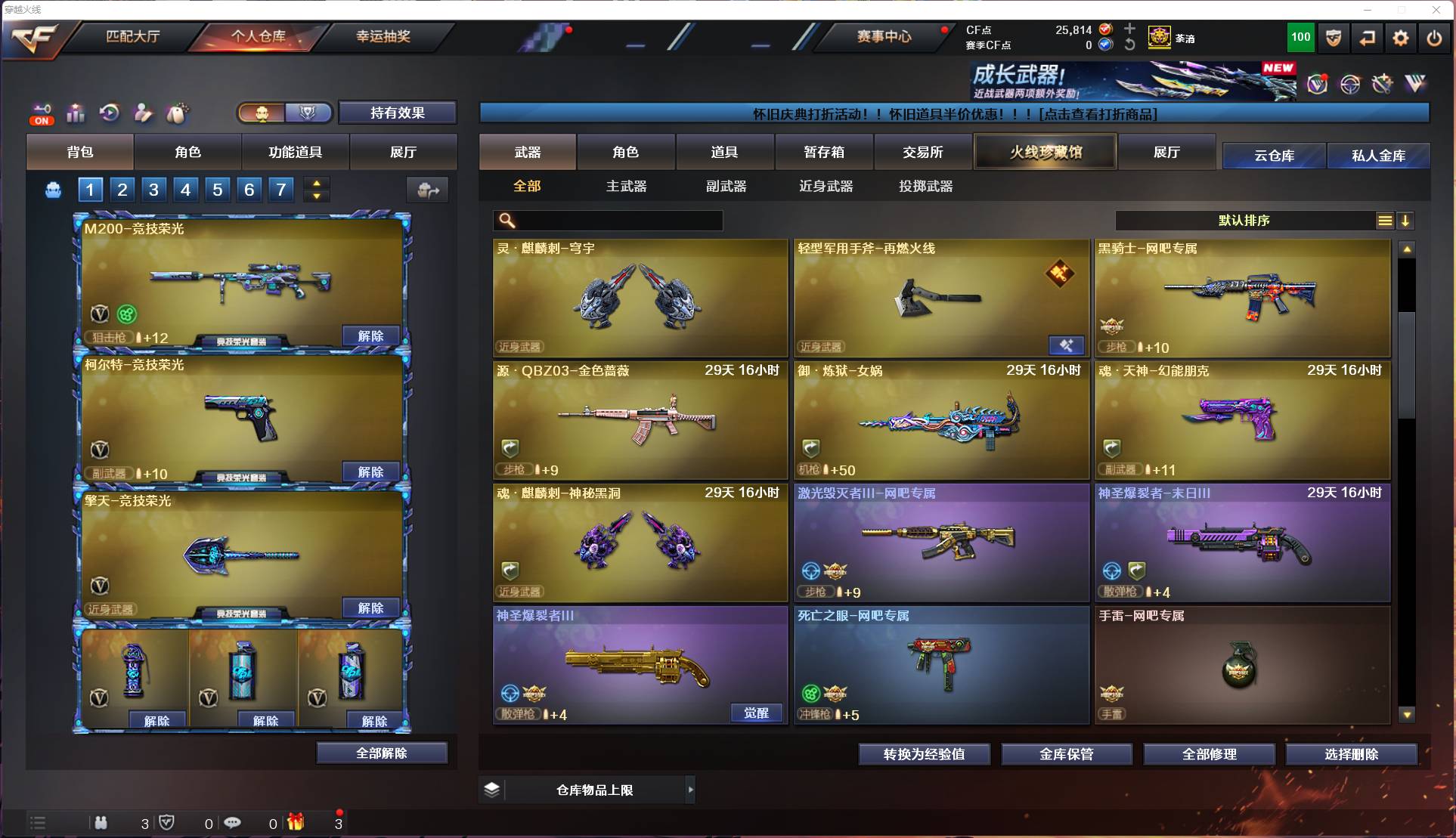
Task: Click the return-to-game arrow icon
Action: 1368,38
